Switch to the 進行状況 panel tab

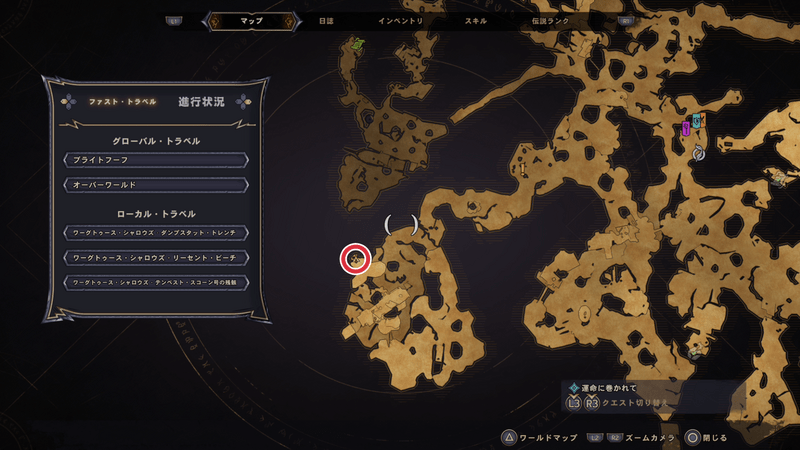(x=201, y=102)
